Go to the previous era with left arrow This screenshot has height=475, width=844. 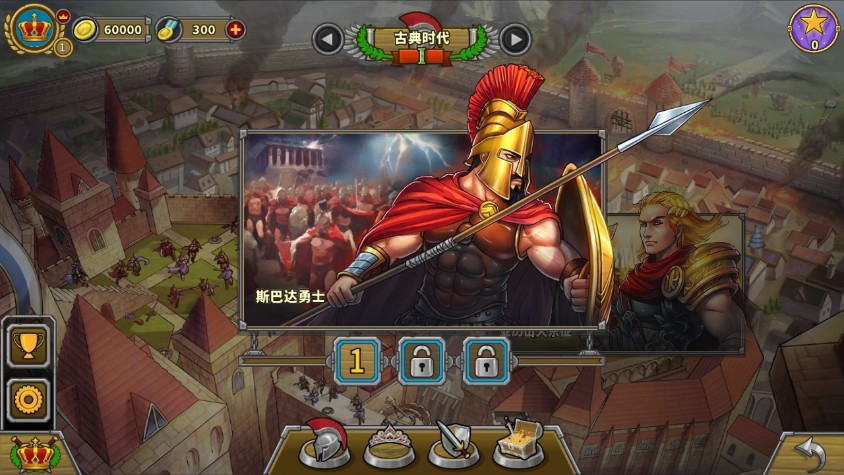pos(327,39)
